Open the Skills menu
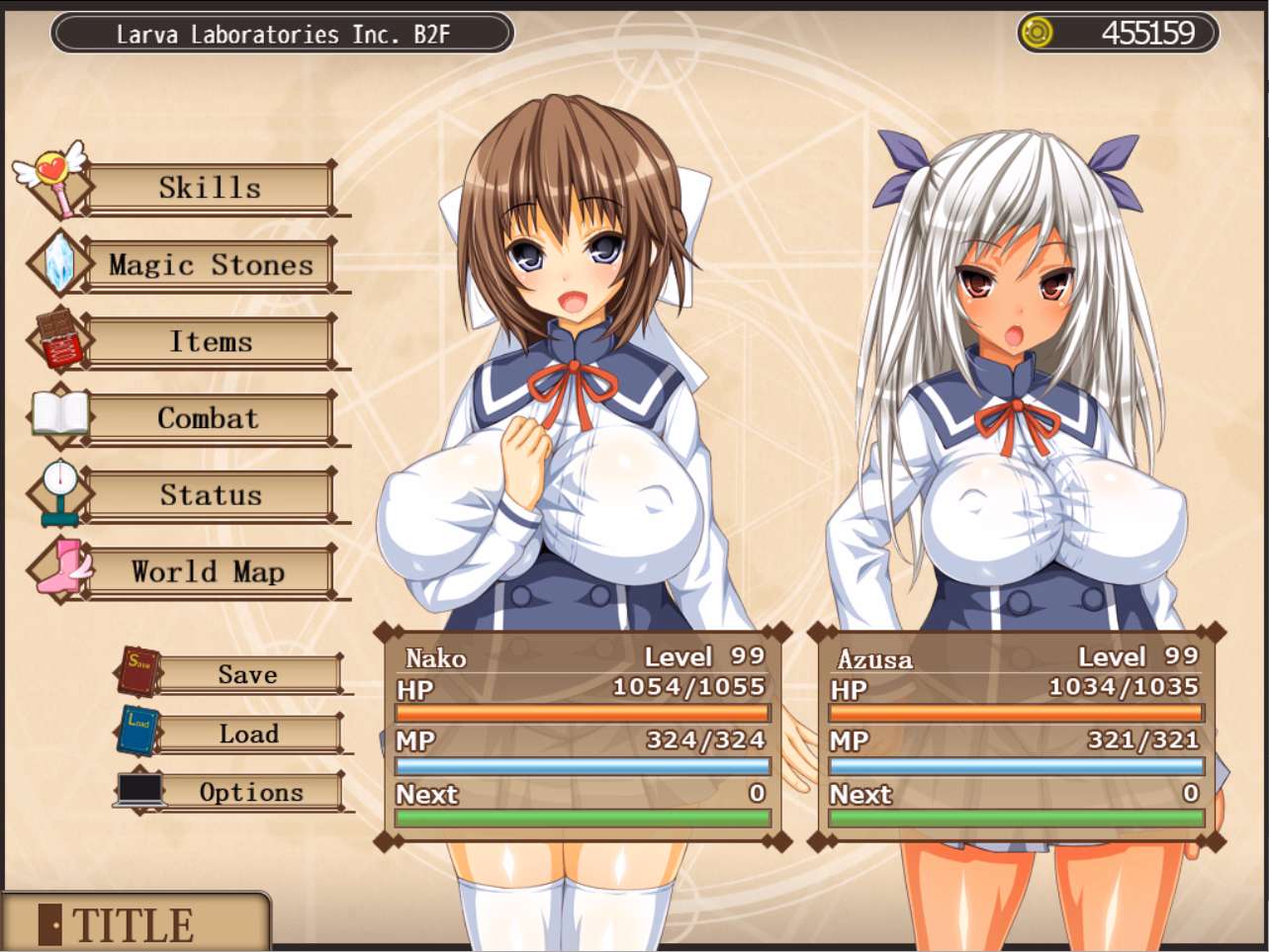This screenshot has height=952, width=1269. pos(210,187)
